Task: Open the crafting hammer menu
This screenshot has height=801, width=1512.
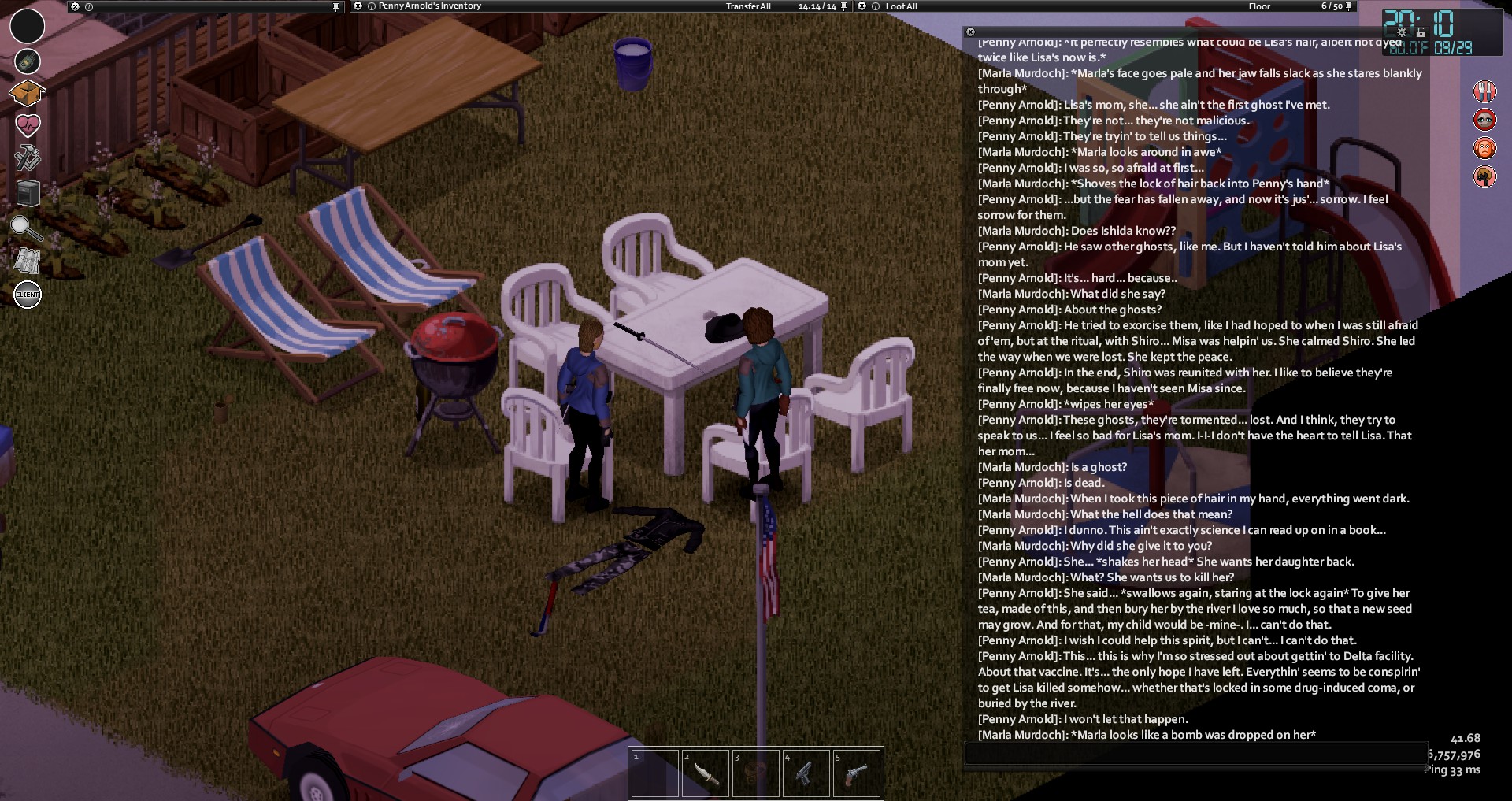Action: [x=28, y=157]
